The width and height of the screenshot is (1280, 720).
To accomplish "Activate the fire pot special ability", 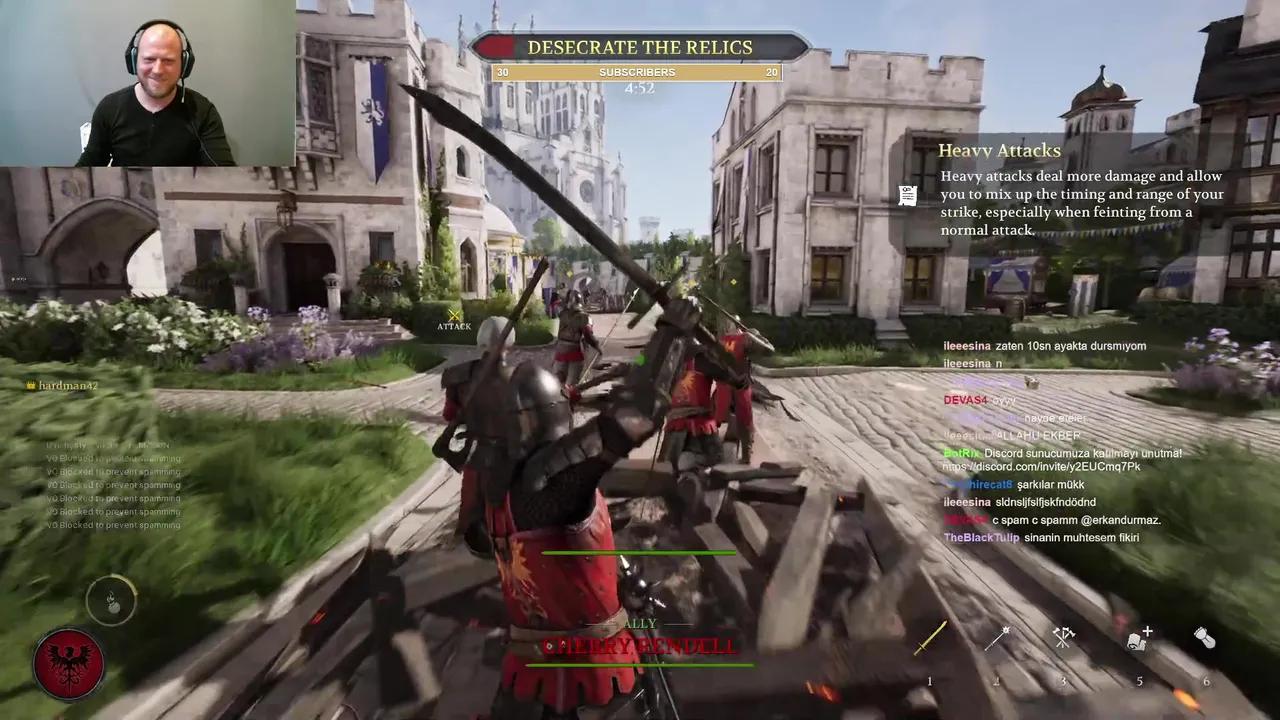I will (x=111, y=600).
